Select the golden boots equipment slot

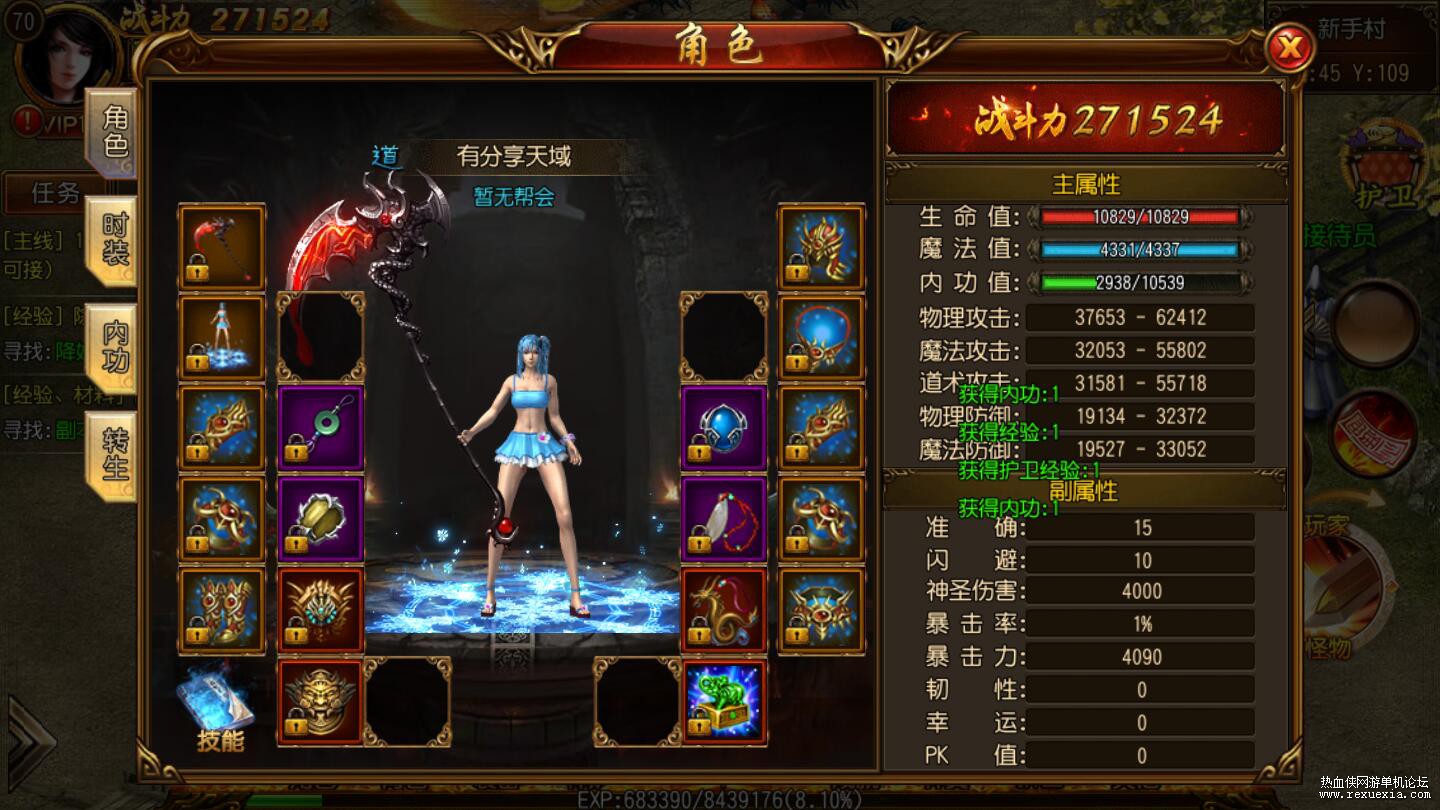coord(222,611)
